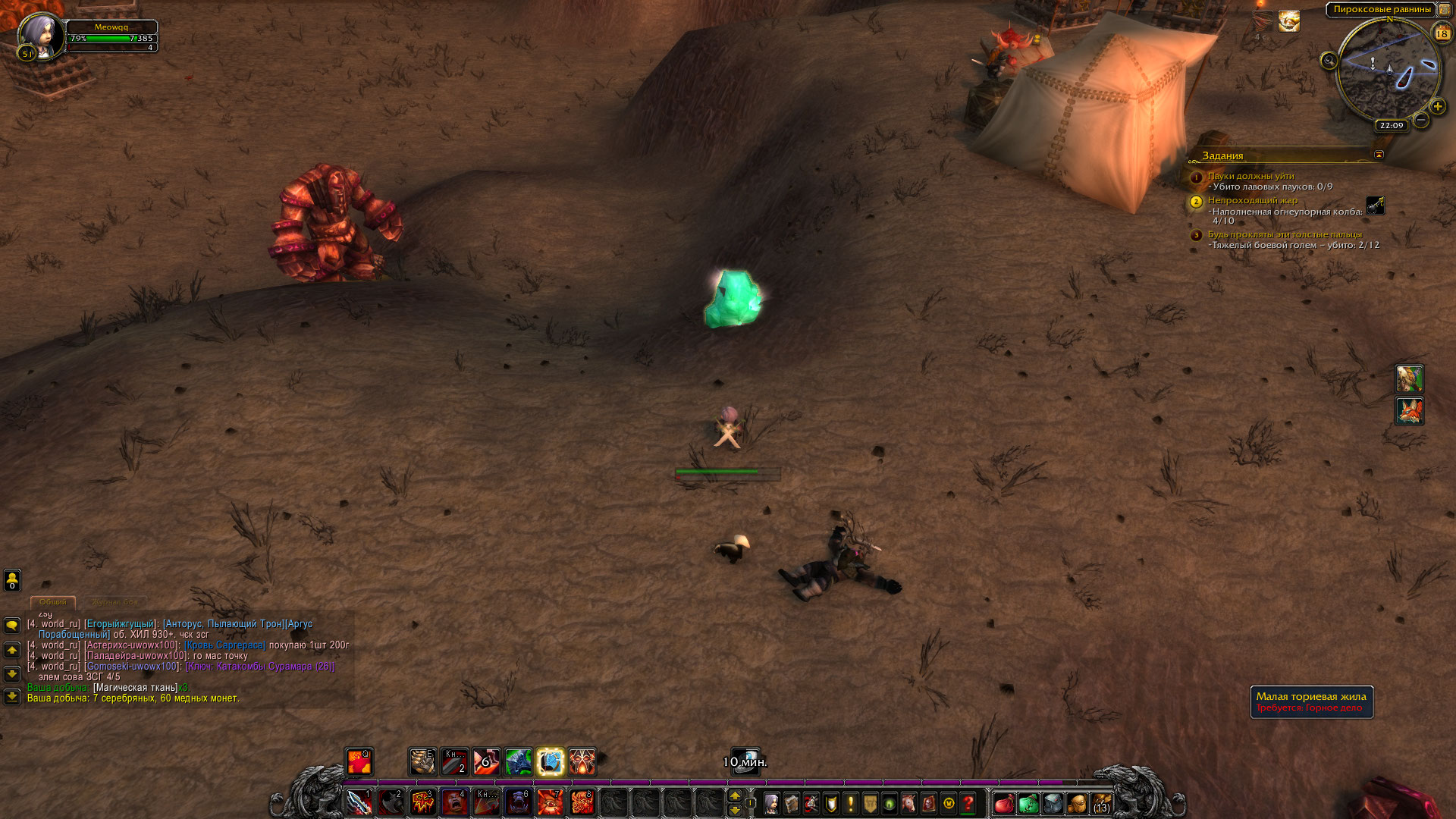Use the glowing highlighted ability on the upper bar
The width and height of the screenshot is (1456, 819).
pyautogui.click(x=551, y=762)
